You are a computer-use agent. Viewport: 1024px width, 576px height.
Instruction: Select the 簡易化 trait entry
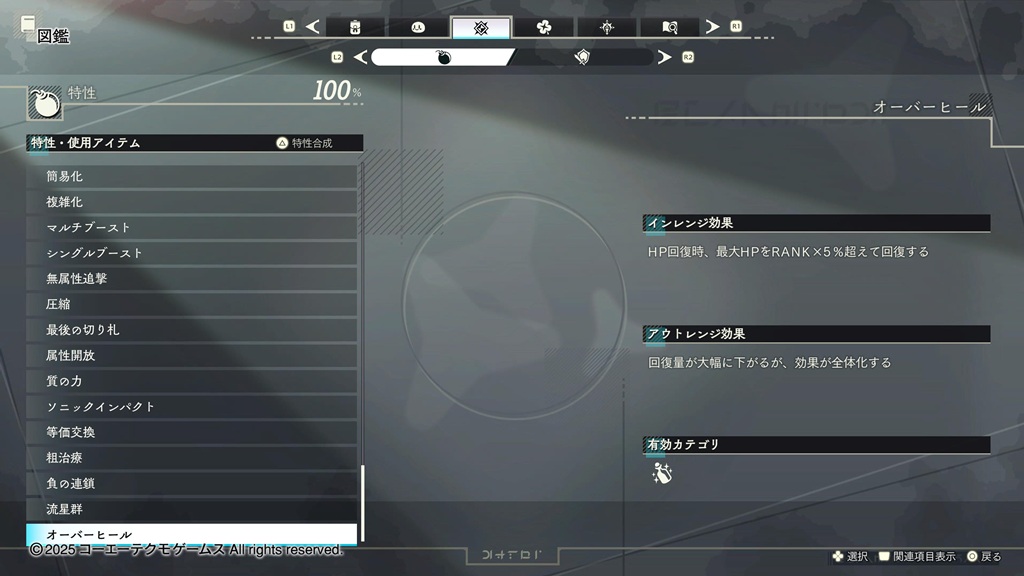[191, 176]
